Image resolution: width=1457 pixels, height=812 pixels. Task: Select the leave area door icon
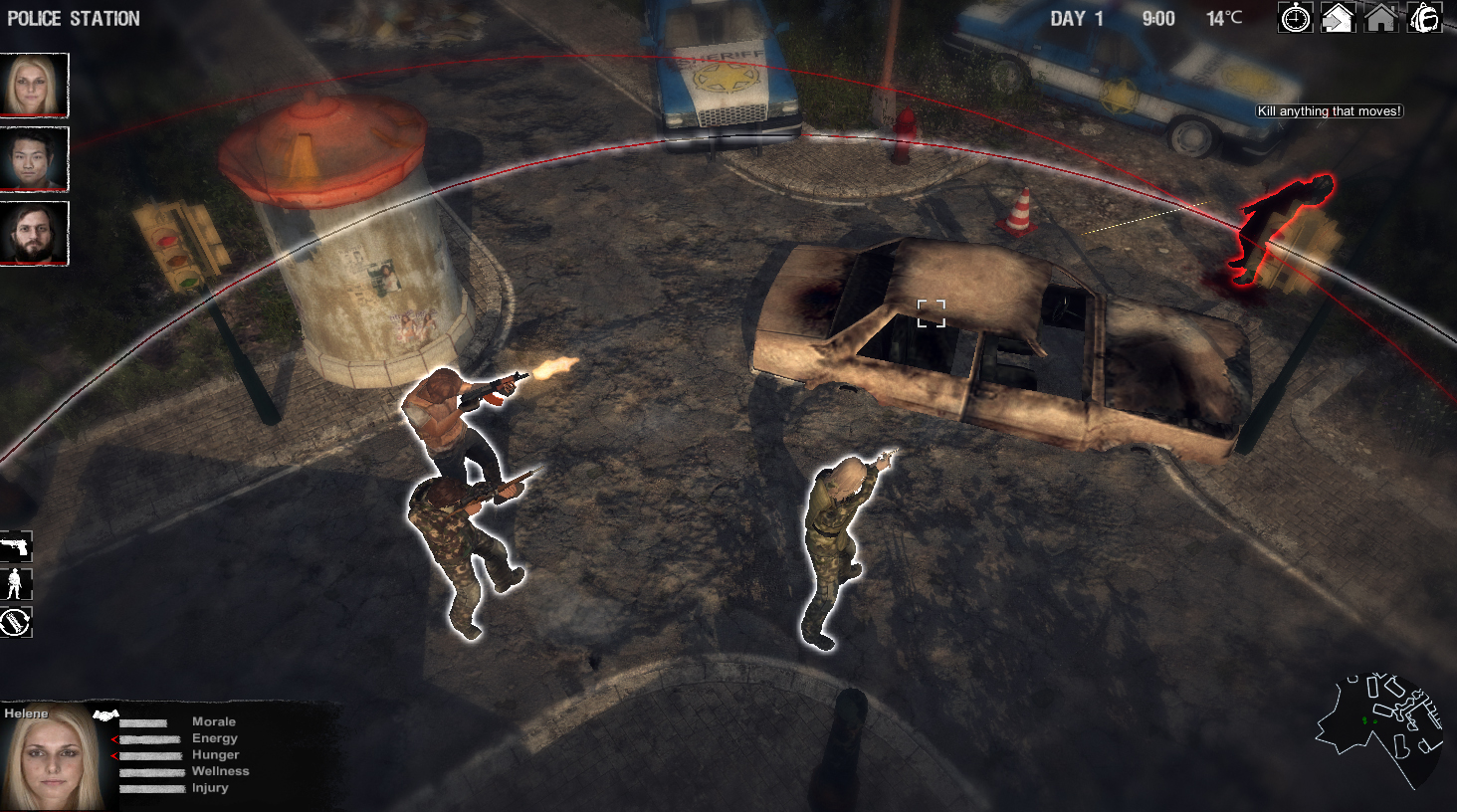pos(1337,18)
